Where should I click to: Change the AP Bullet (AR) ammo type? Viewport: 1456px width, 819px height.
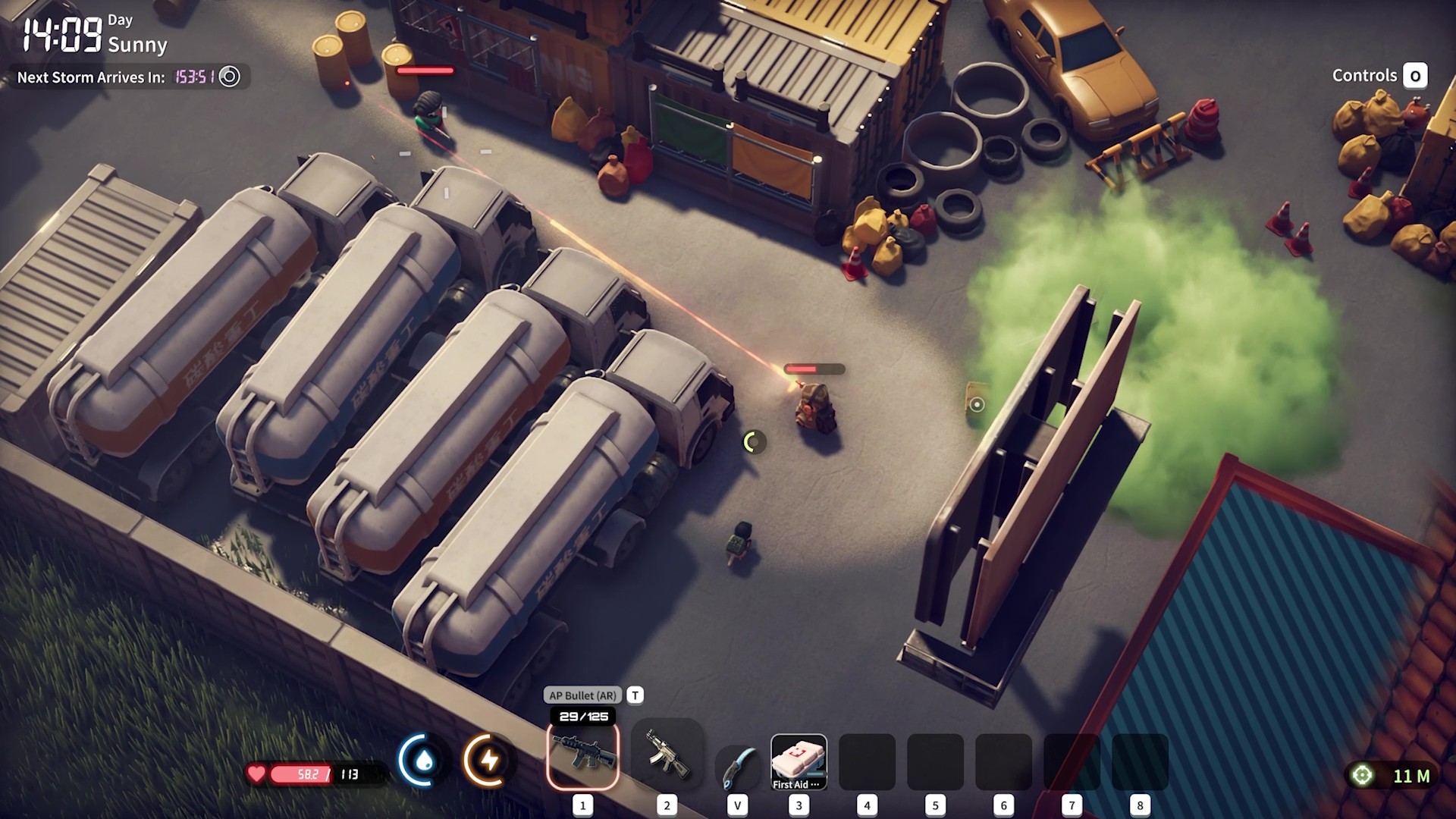pos(583,695)
